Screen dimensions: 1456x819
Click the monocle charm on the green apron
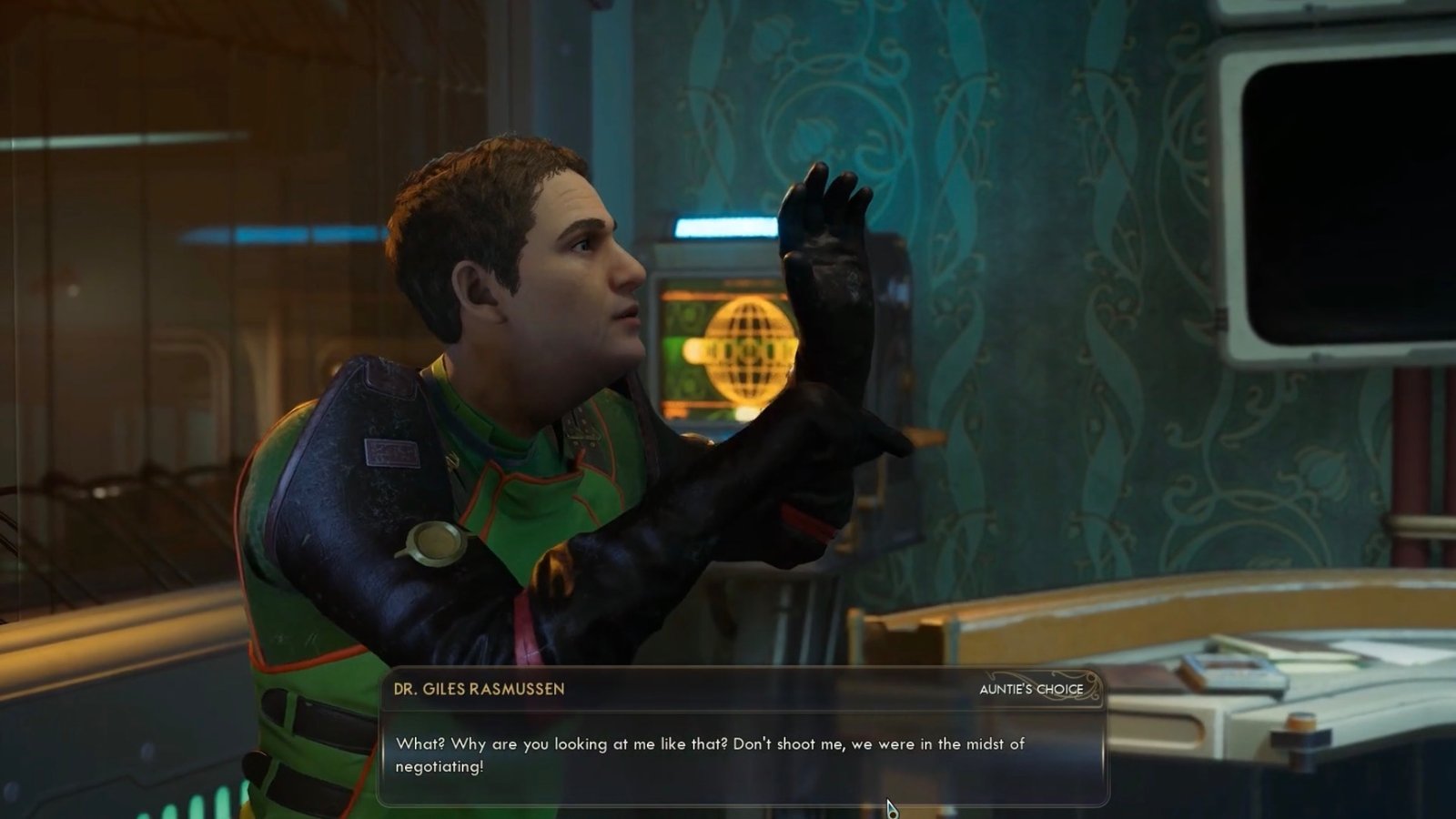click(437, 543)
